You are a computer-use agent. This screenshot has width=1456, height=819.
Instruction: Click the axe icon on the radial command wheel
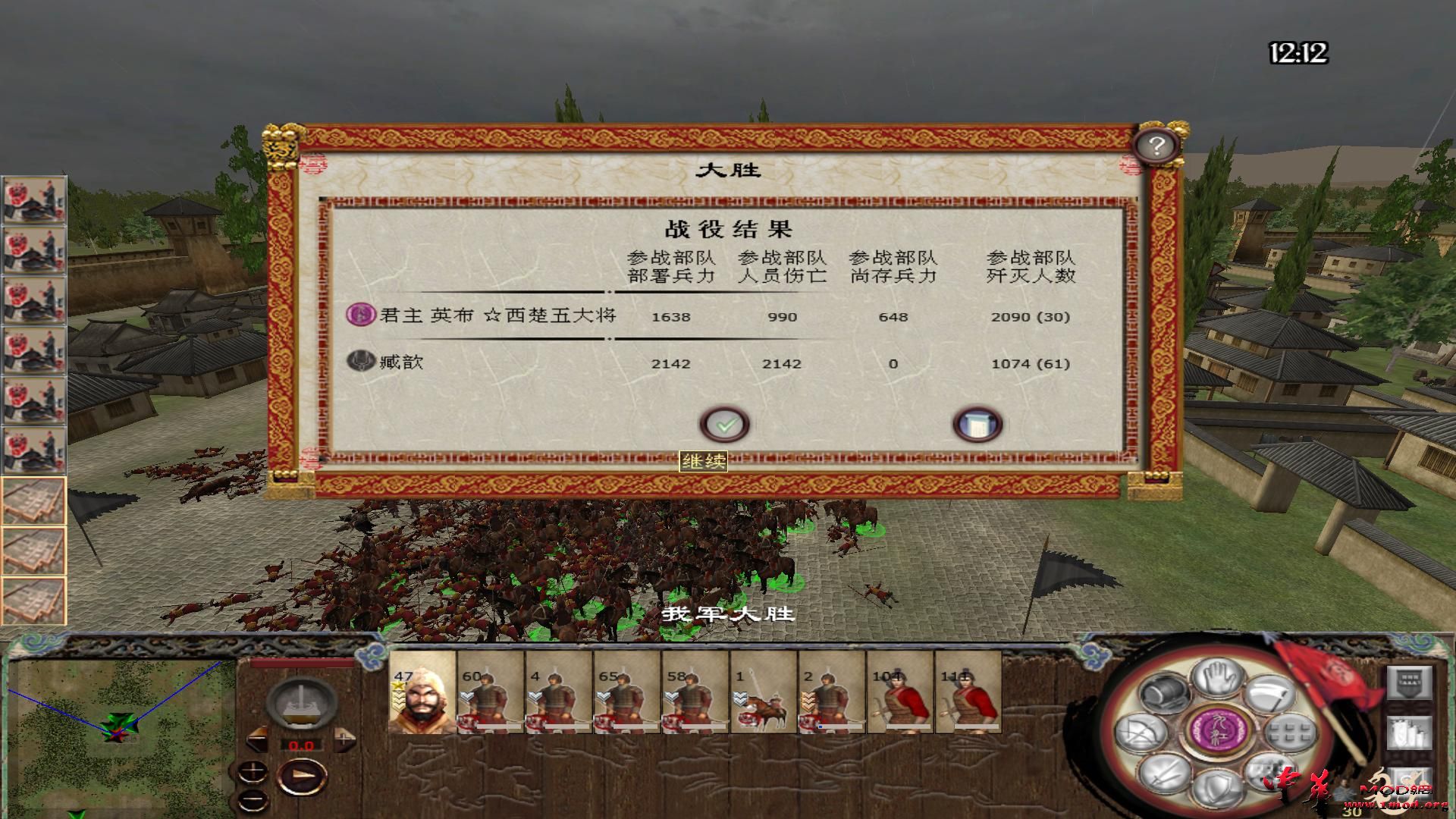1270,693
